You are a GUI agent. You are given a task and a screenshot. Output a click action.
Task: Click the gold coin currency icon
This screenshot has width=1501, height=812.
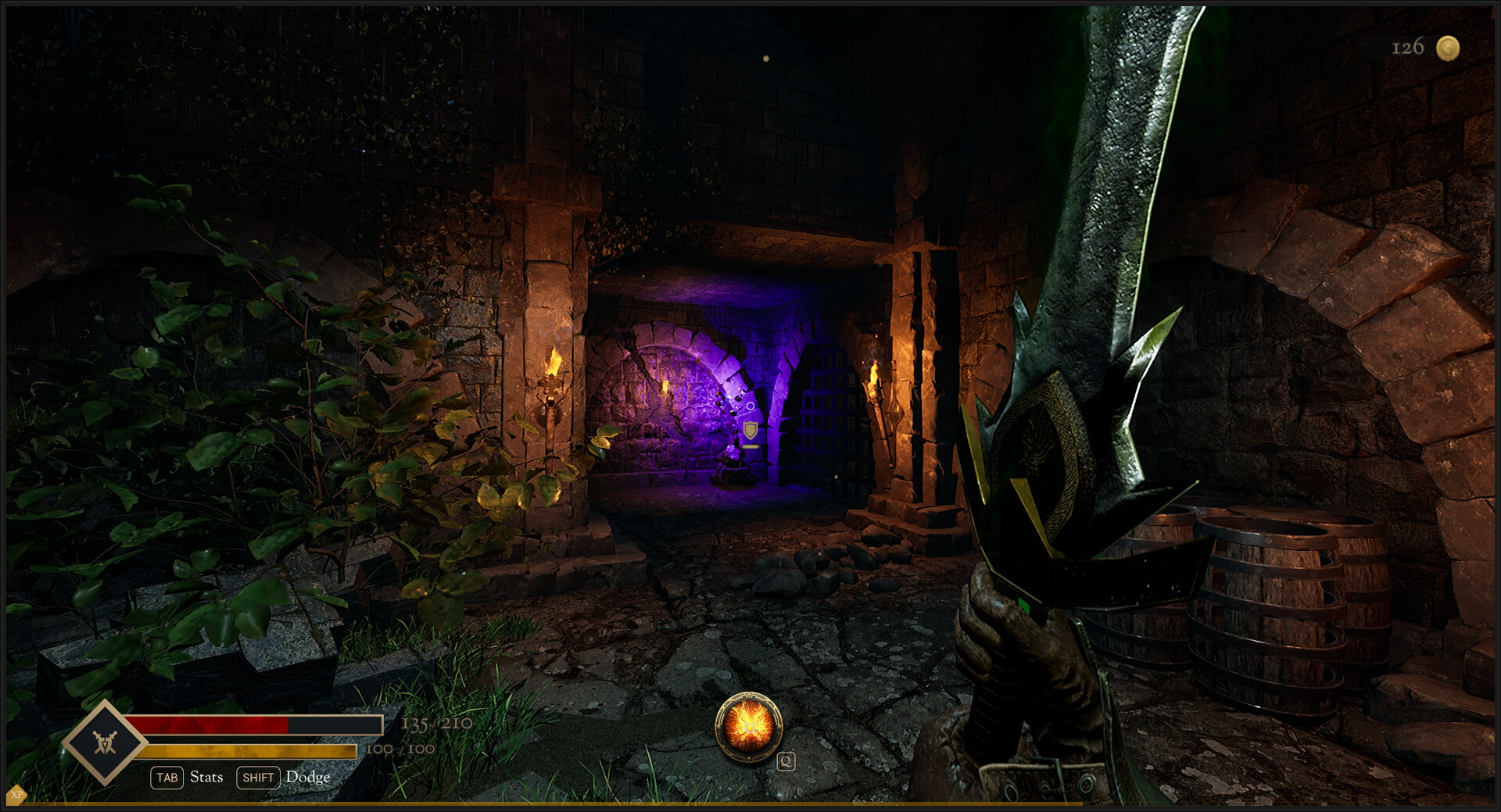coord(1450,48)
